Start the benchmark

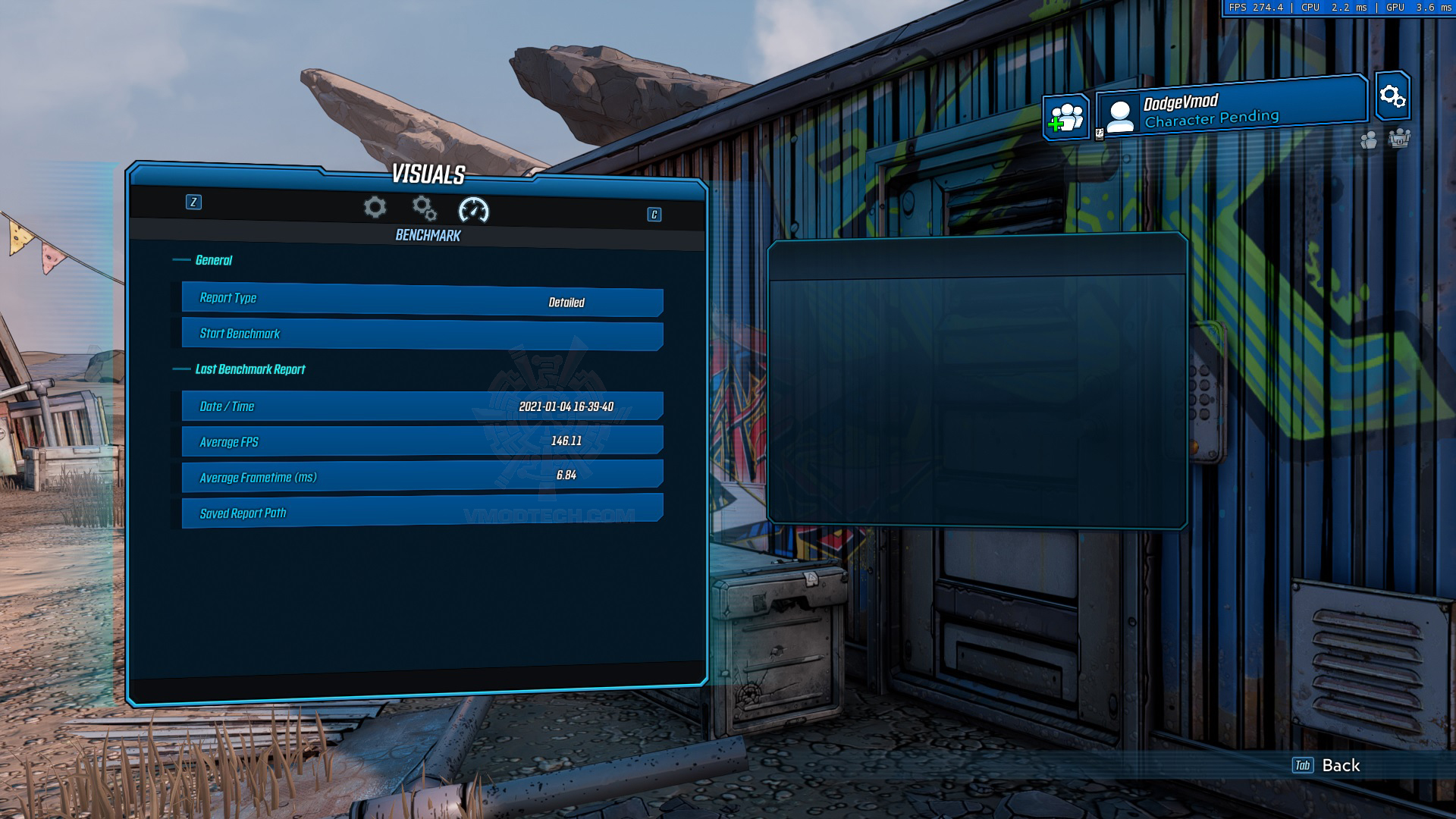tap(422, 334)
